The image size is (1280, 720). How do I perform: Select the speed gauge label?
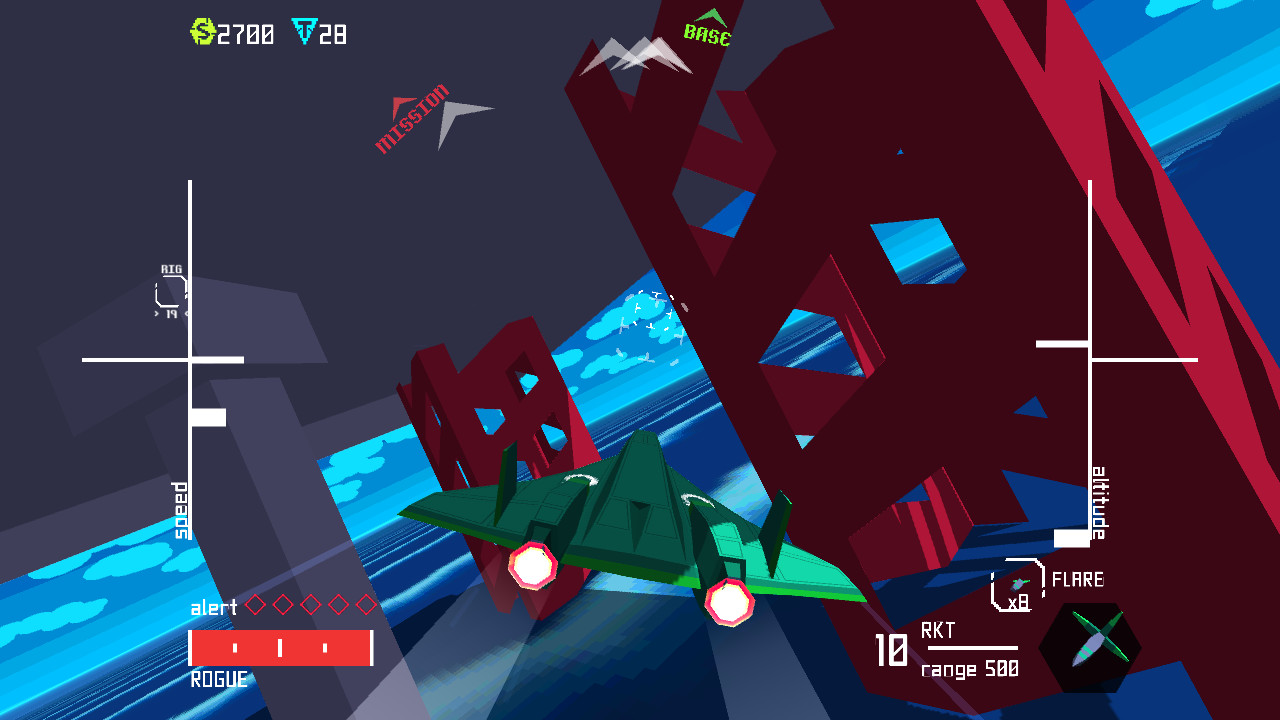click(x=178, y=512)
